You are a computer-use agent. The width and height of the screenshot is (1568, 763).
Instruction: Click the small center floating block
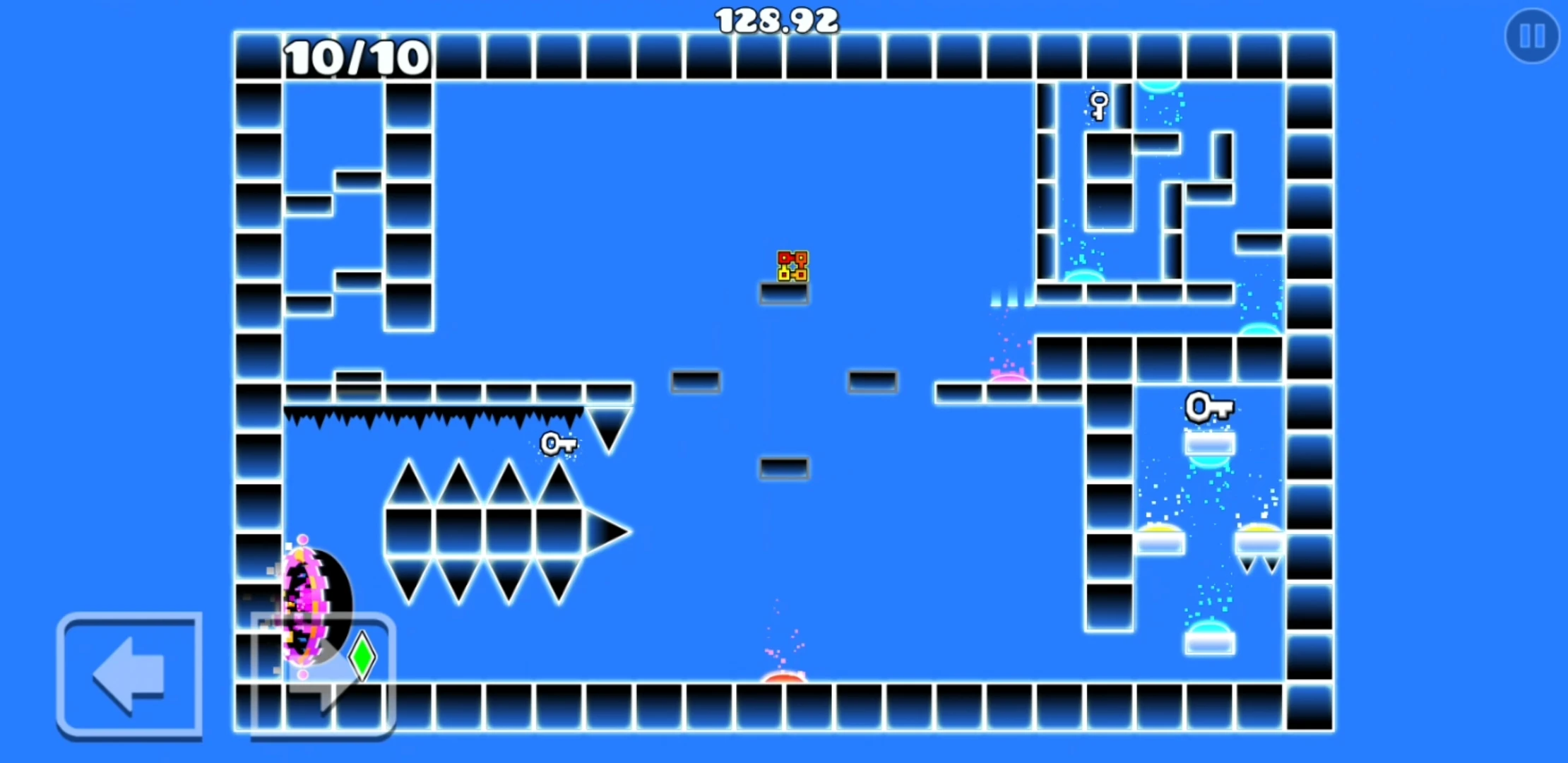[x=784, y=467]
